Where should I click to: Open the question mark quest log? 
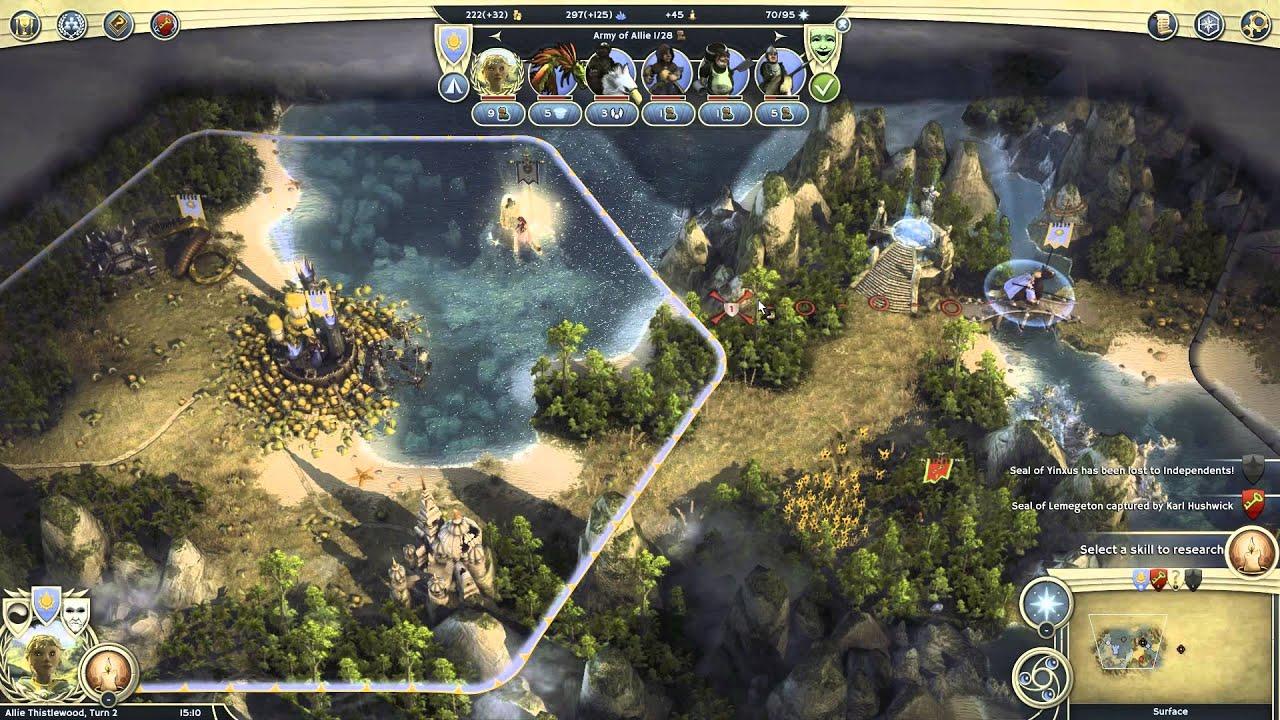coord(118,25)
